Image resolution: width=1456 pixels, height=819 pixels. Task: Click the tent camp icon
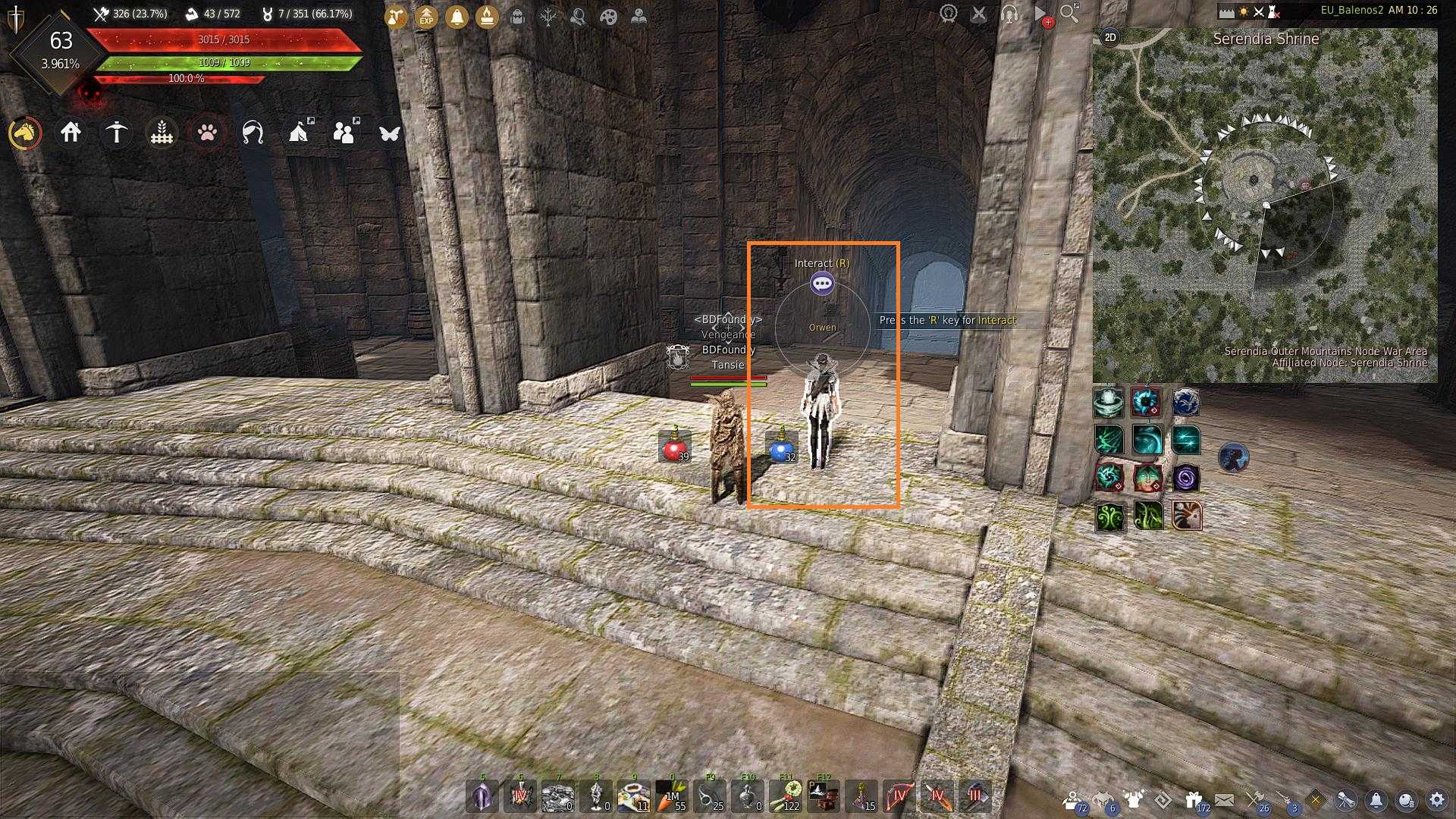(x=300, y=133)
